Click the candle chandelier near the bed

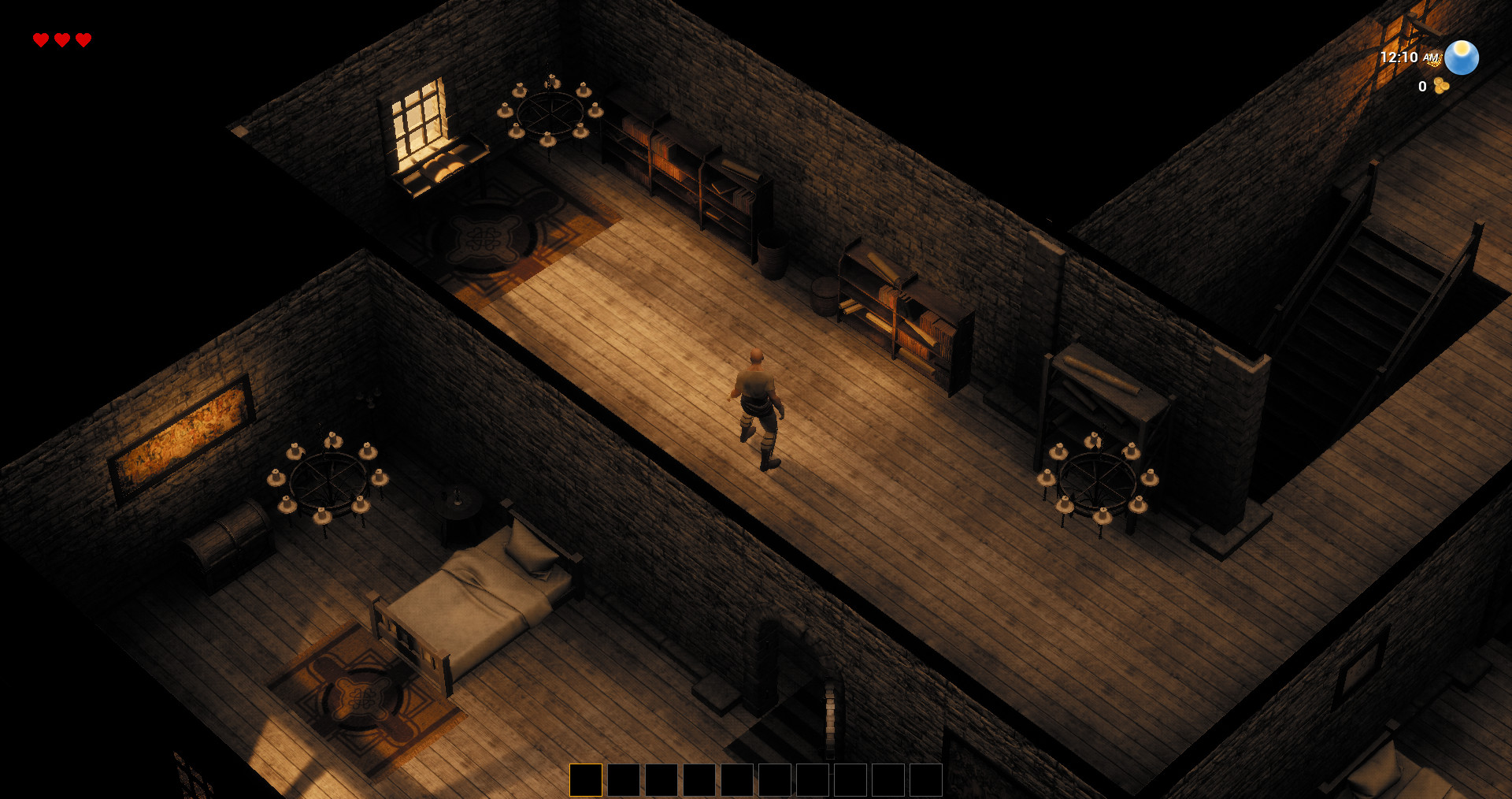(x=329, y=481)
